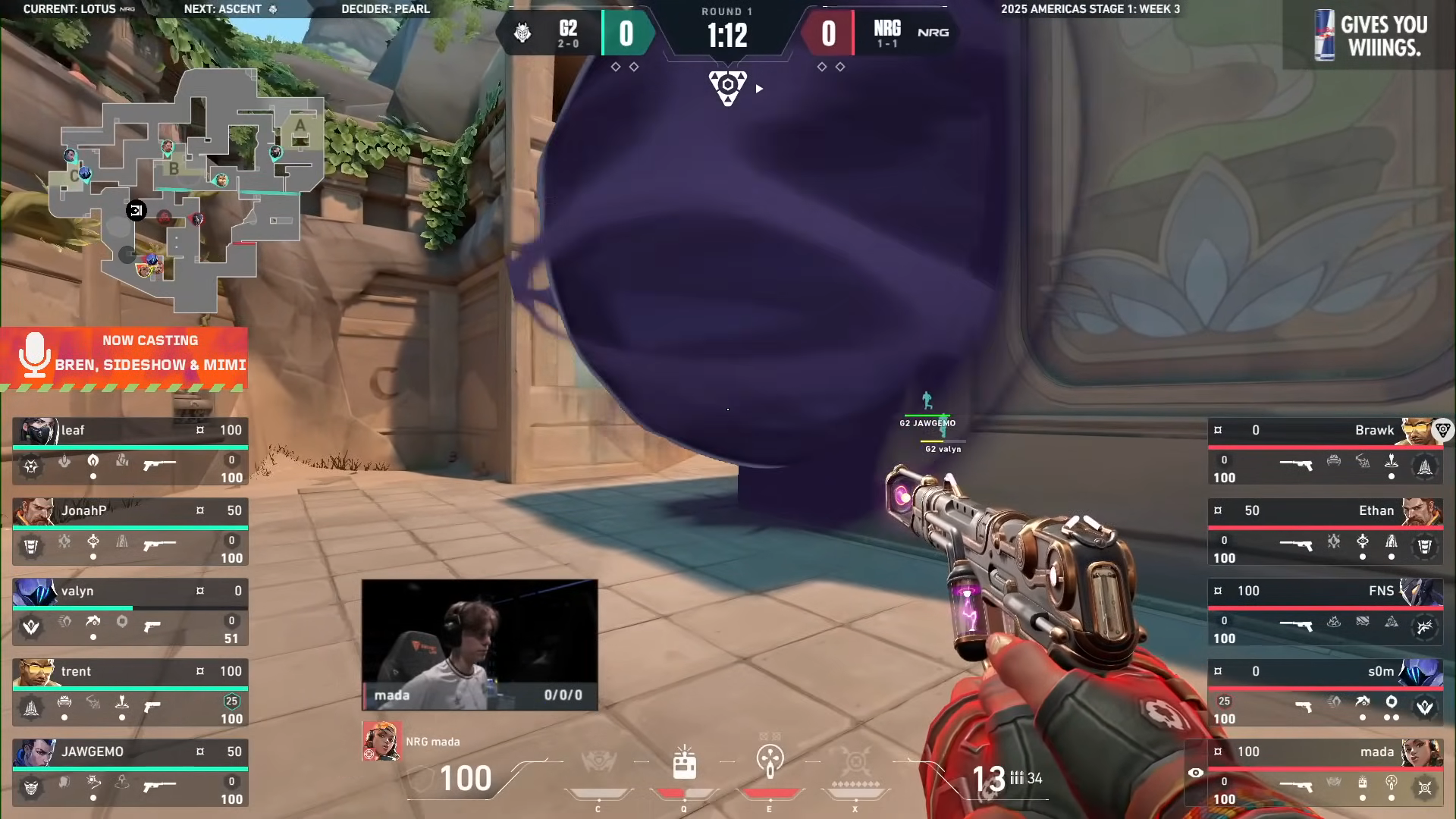Choose valyn's player row
Screen dimensions: 1456x819
(130, 612)
